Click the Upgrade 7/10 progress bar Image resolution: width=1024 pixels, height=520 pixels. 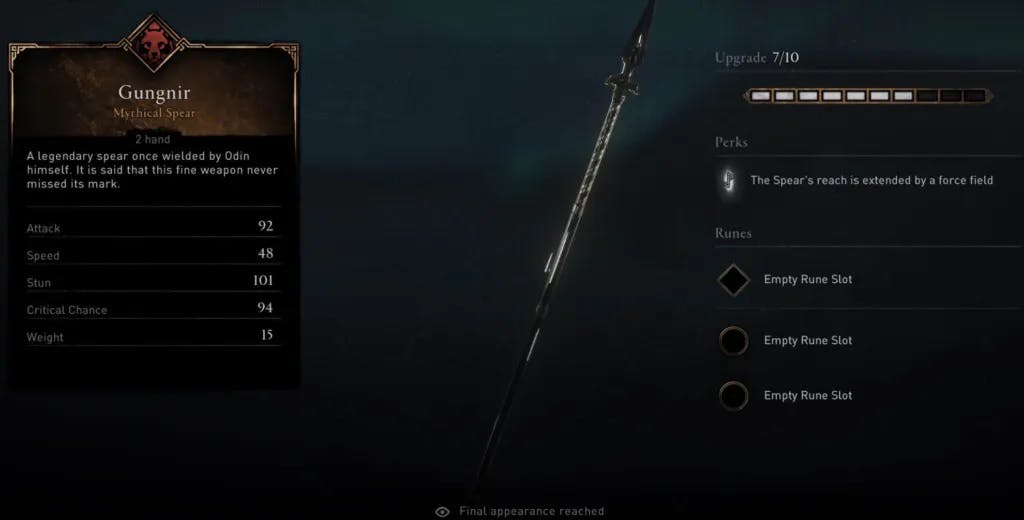pyautogui.click(x=868, y=96)
